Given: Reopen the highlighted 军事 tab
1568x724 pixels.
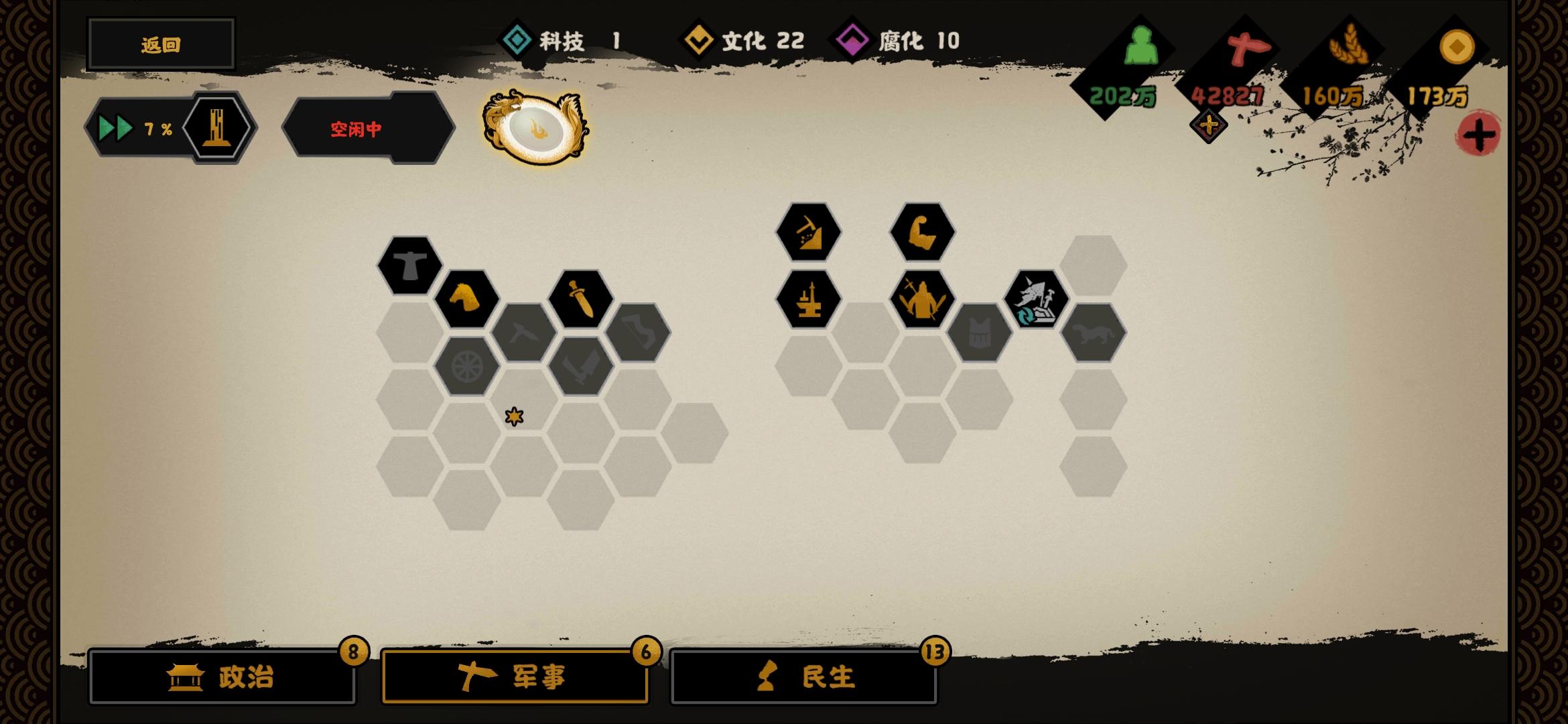Looking at the screenshot, I should (x=516, y=677).
